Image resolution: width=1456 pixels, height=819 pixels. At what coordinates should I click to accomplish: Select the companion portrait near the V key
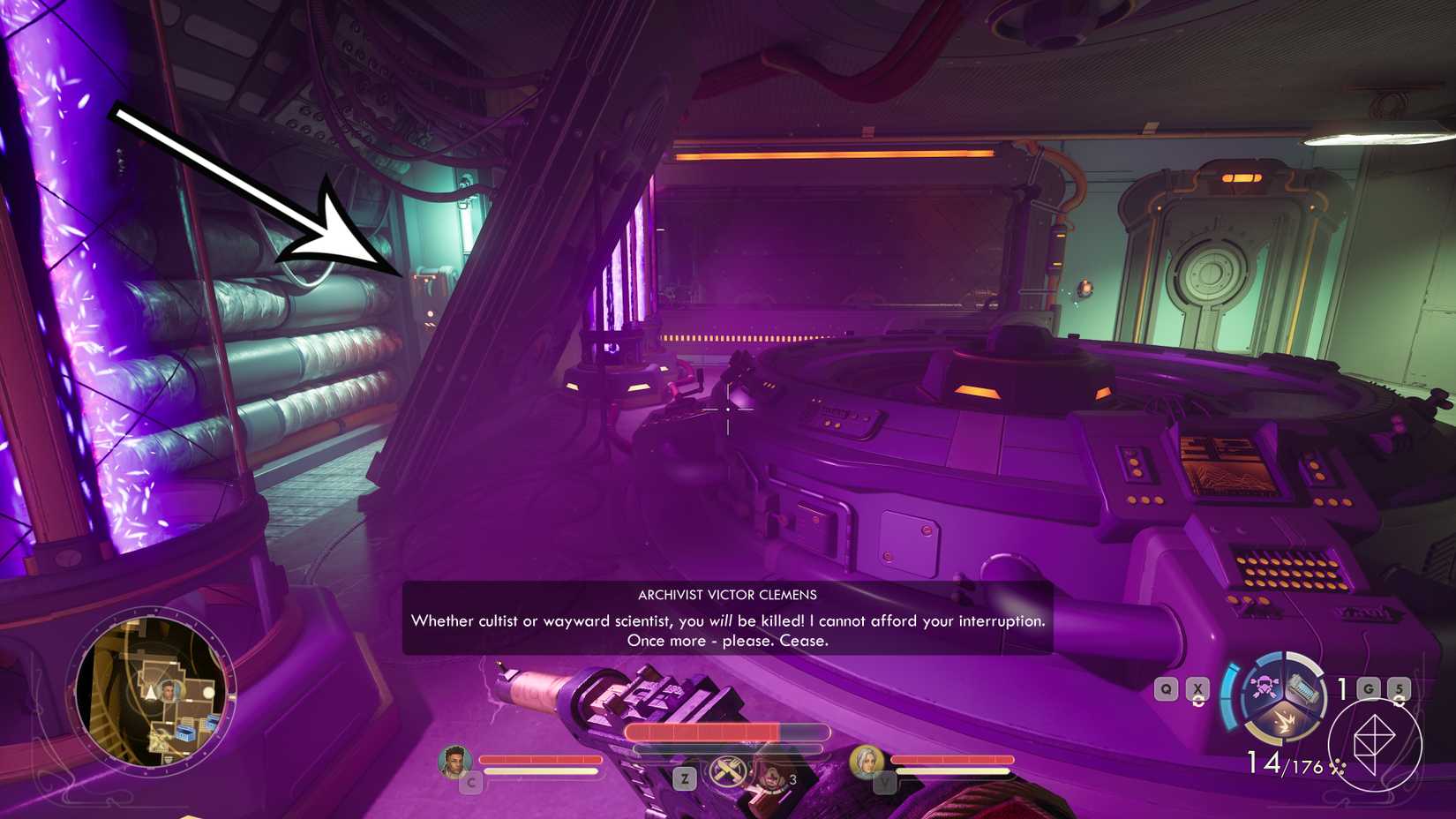866,762
